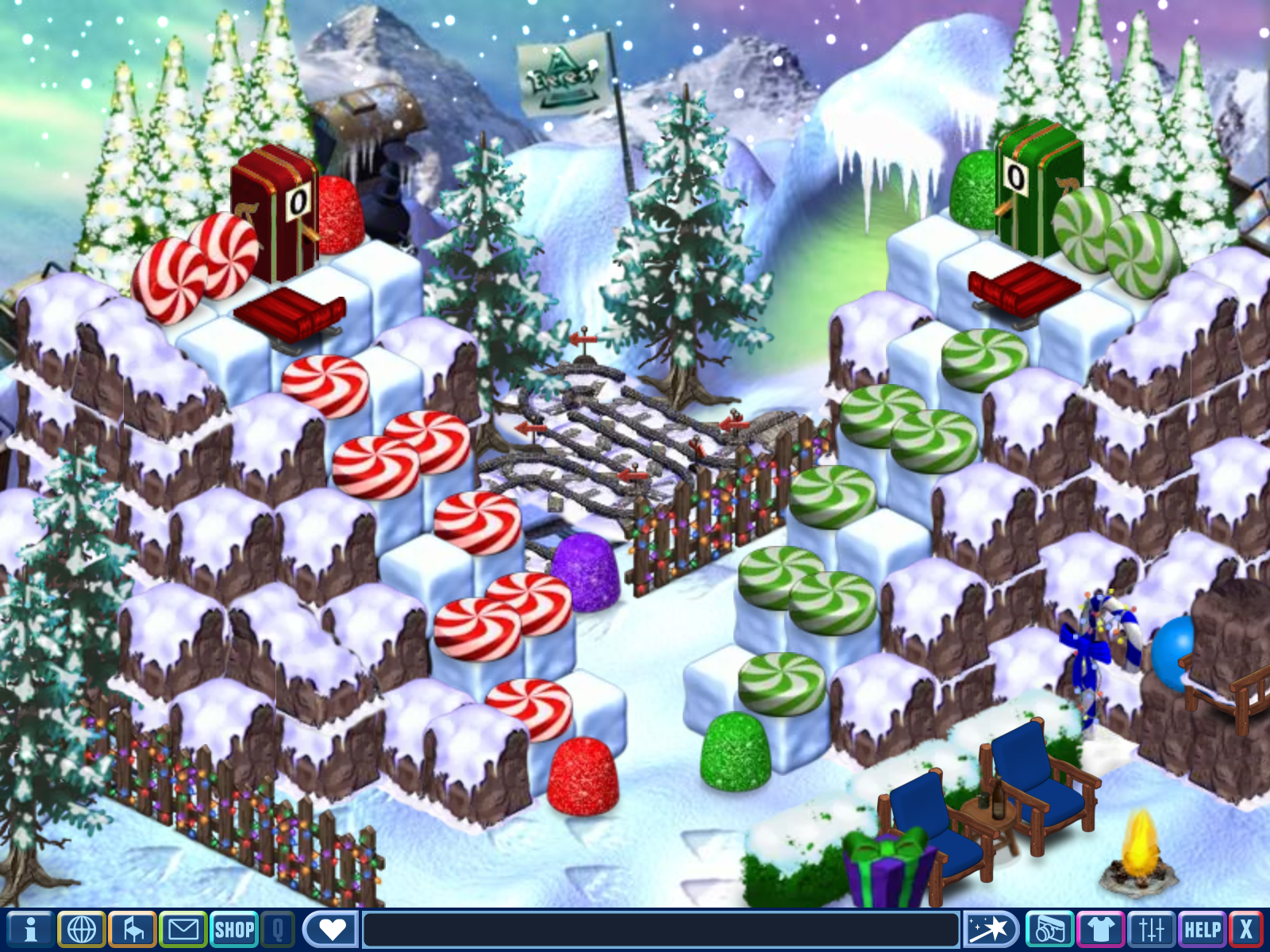Screen dimensions: 1270x952
Task: Activate the magic wand actions button
Action: [991, 929]
